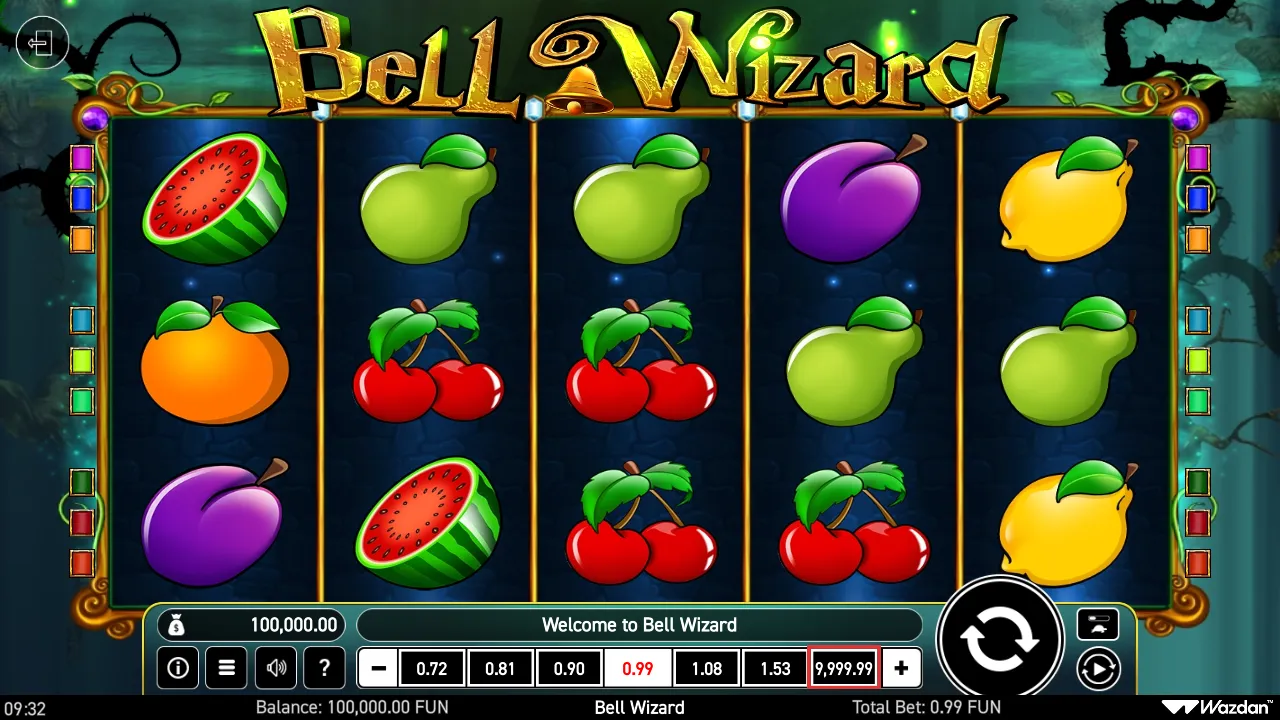The height and width of the screenshot is (720, 1280).
Task: Switch bet to the 0.72 option
Action: (432, 668)
